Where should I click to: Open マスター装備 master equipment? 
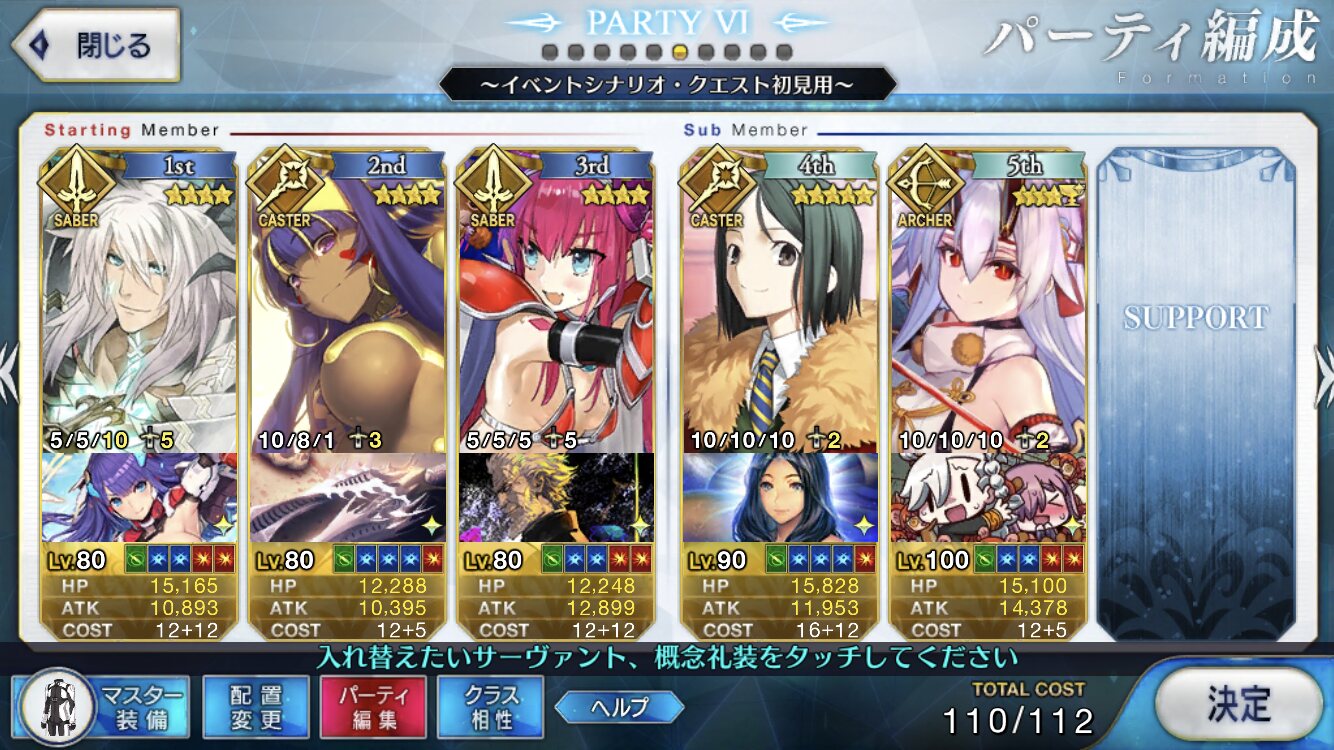[x=100, y=706]
